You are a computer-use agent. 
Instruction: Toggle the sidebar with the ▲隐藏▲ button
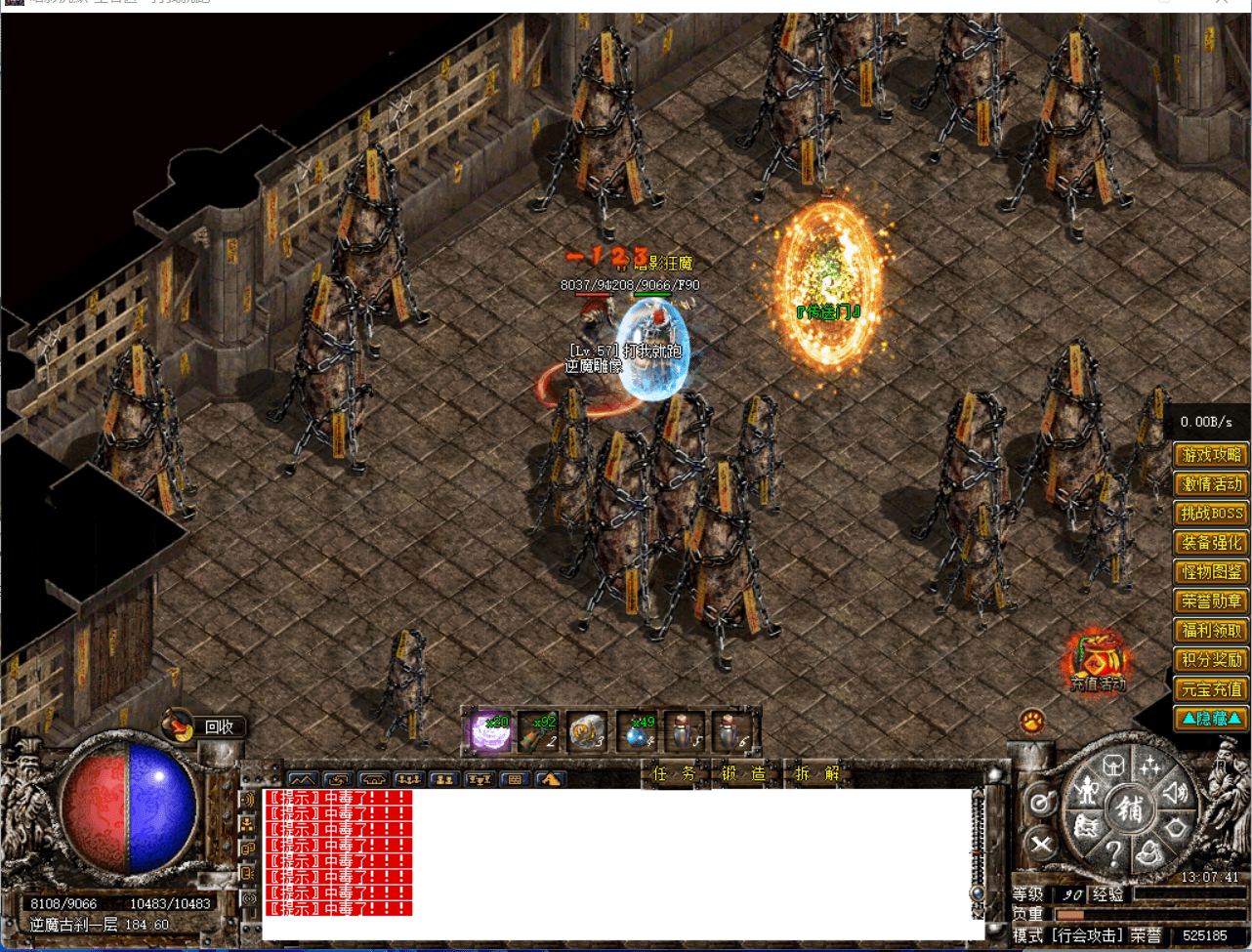(1210, 720)
